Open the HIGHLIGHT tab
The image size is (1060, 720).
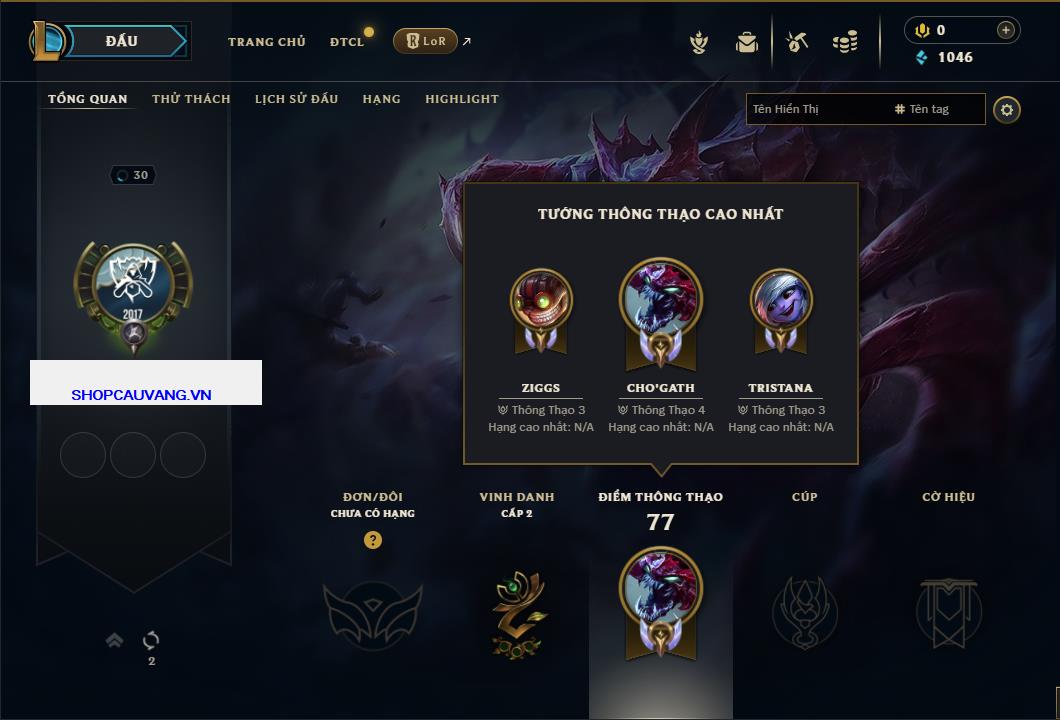tap(461, 99)
